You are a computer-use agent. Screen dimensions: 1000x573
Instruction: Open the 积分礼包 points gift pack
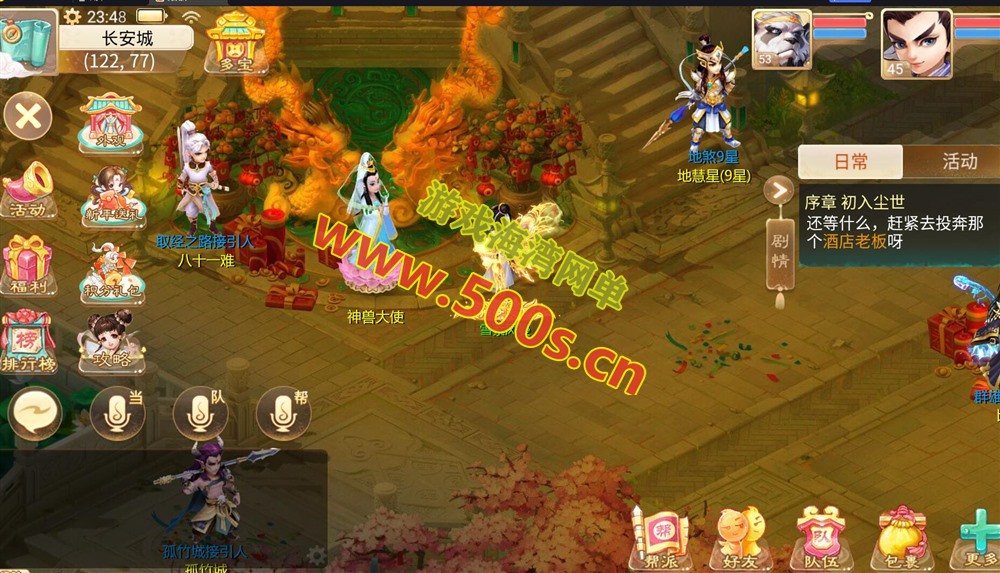pyautogui.click(x=111, y=272)
